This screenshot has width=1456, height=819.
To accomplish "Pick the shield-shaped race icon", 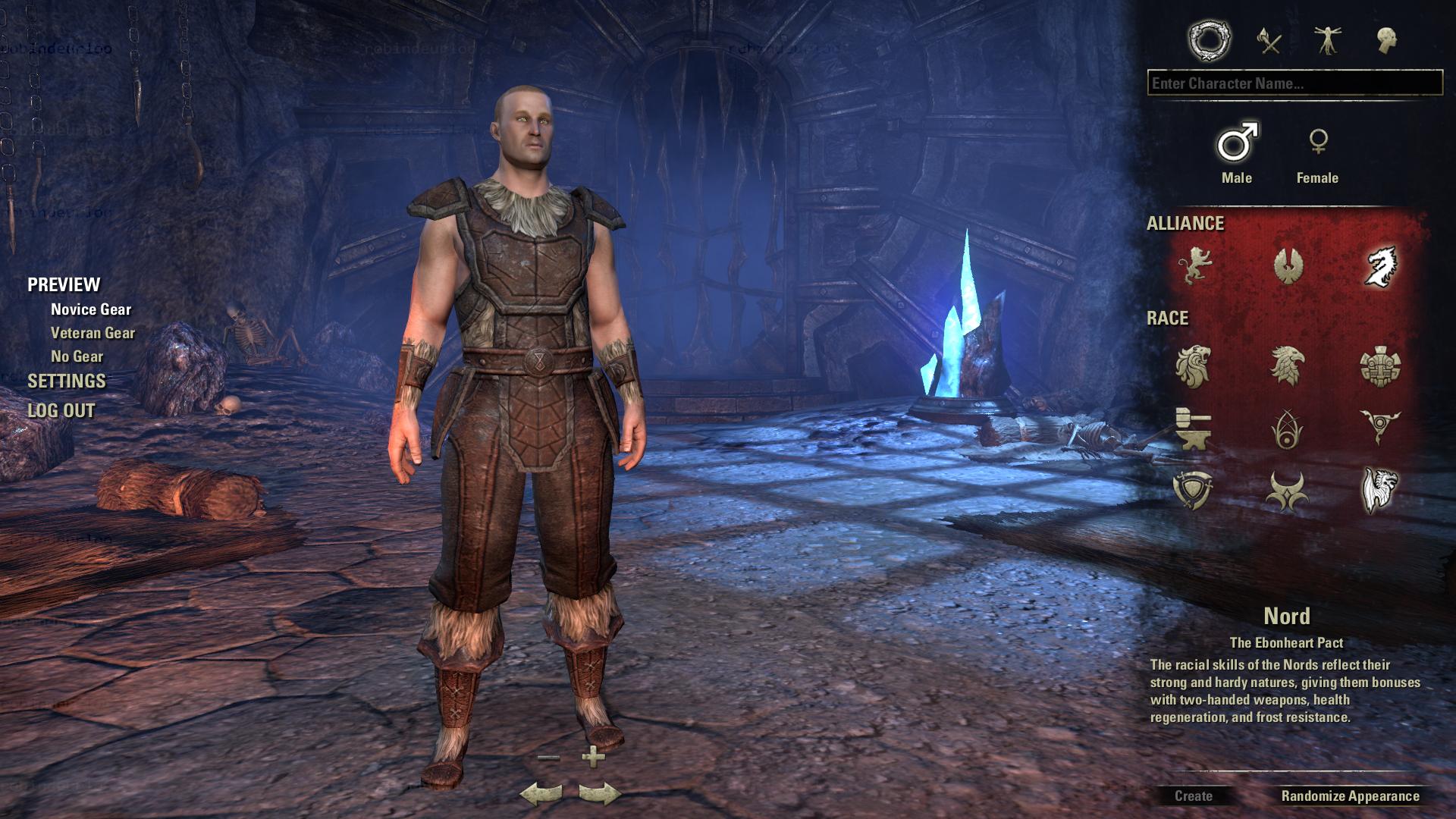I will pos(1193,490).
